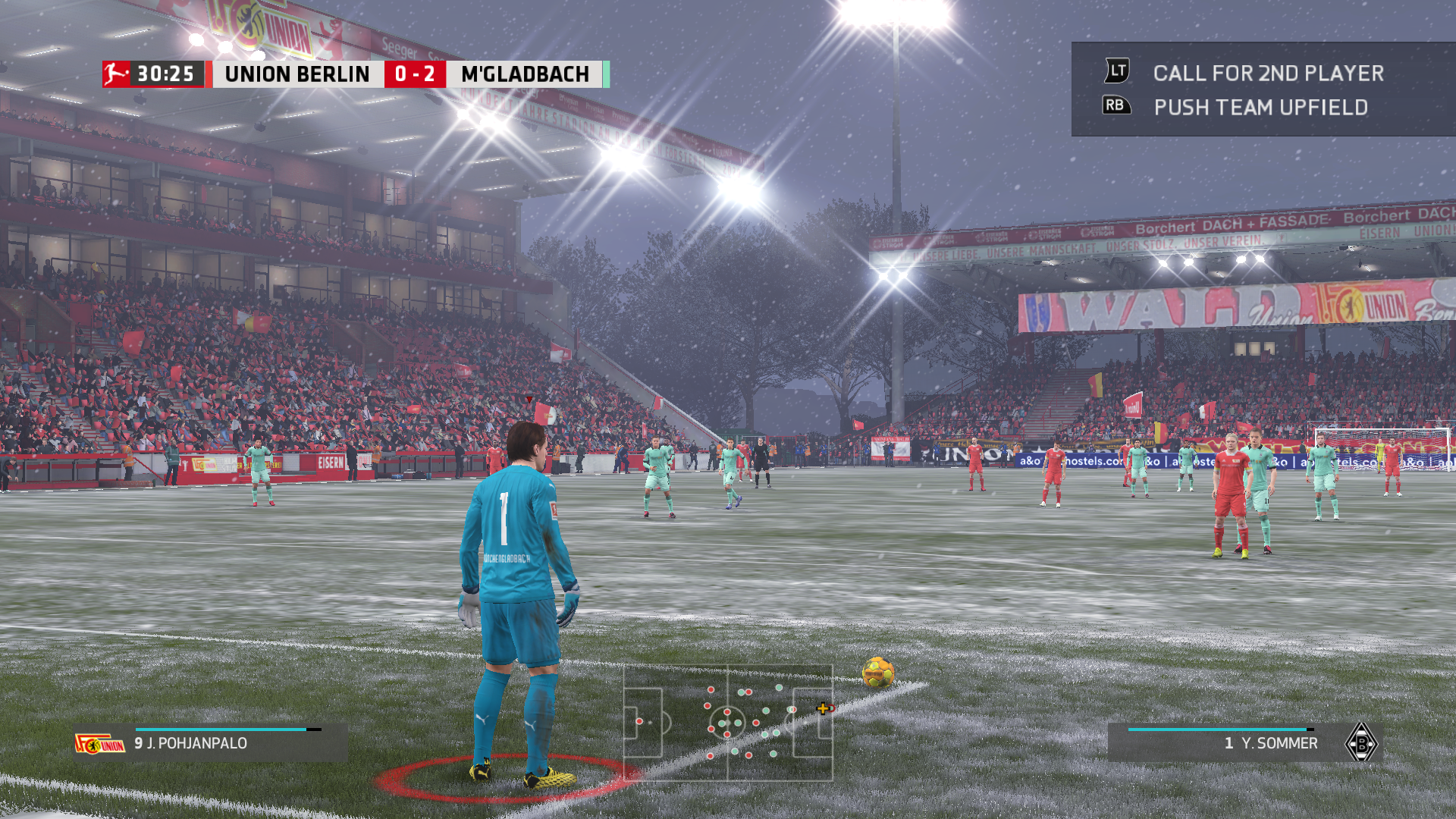Click the Union Berlin club crest
1456x819 pixels.
[x=99, y=744]
